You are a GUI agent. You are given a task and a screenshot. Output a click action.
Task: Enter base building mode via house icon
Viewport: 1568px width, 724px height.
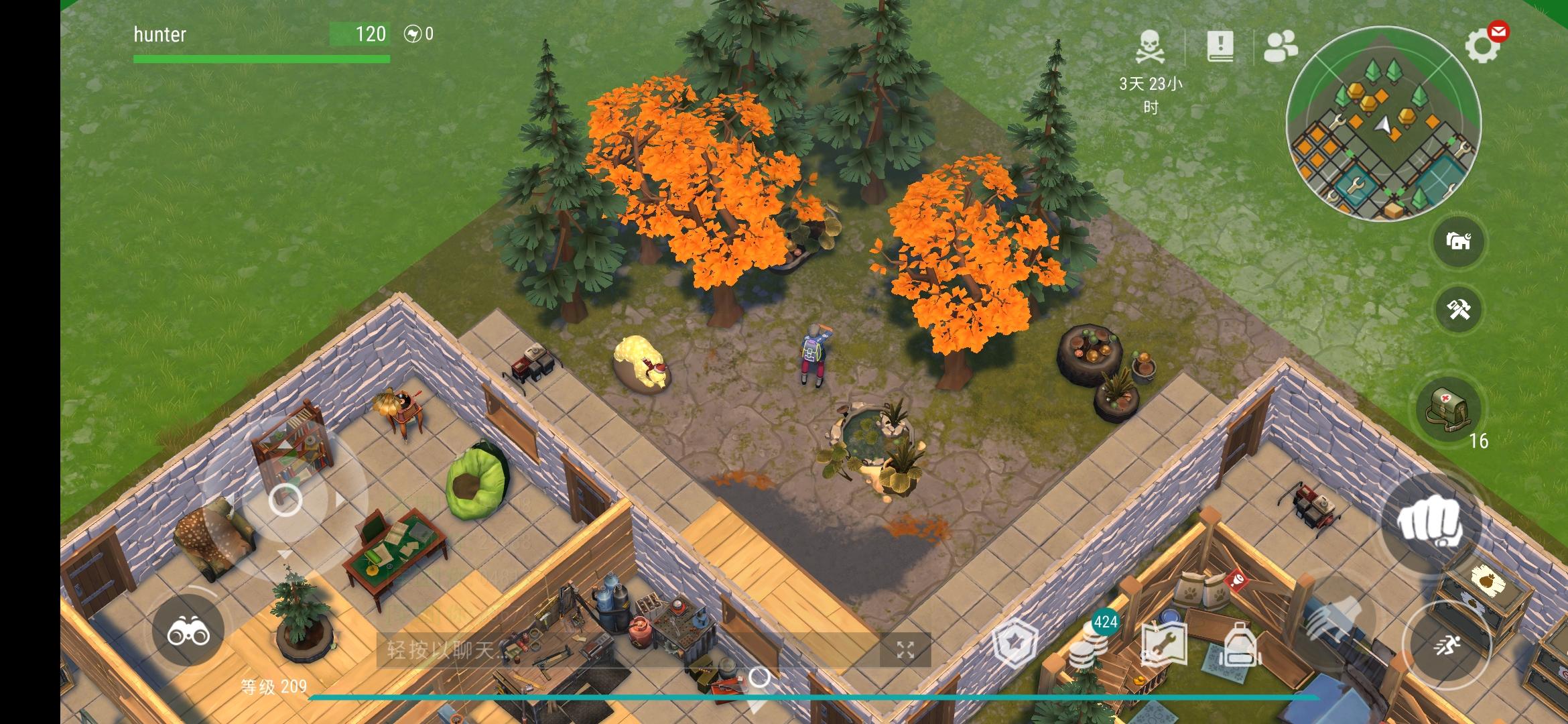click(1459, 241)
